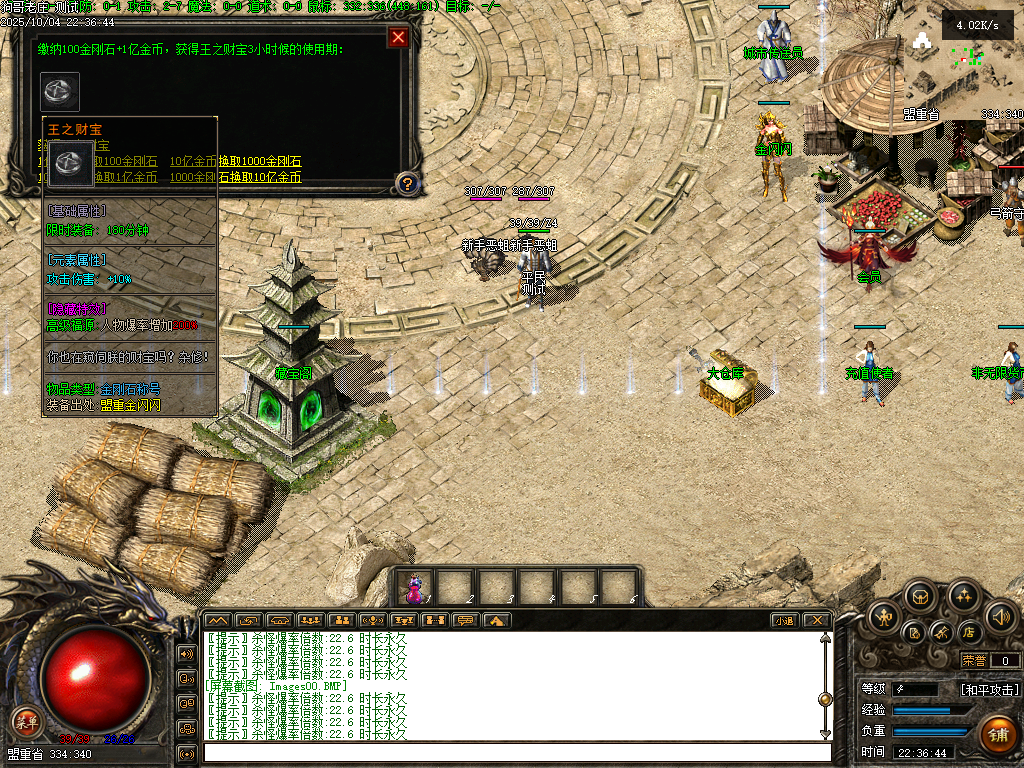
Task: Open the 店 shop round button
Action: [968, 632]
